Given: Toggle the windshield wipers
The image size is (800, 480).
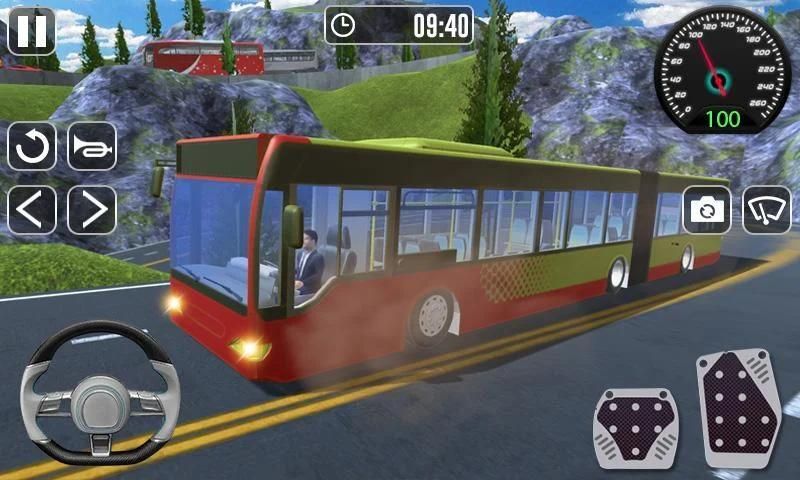Looking at the screenshot, I should tap(766, 210).
